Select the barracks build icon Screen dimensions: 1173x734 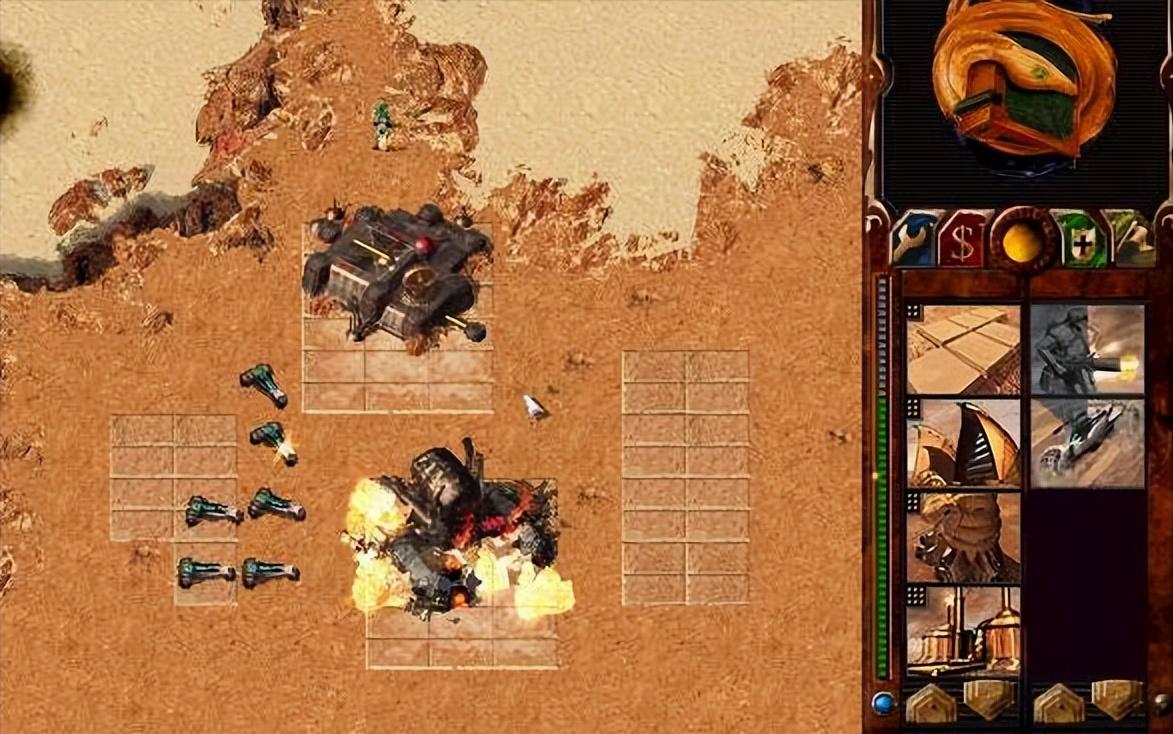(964, 536)
